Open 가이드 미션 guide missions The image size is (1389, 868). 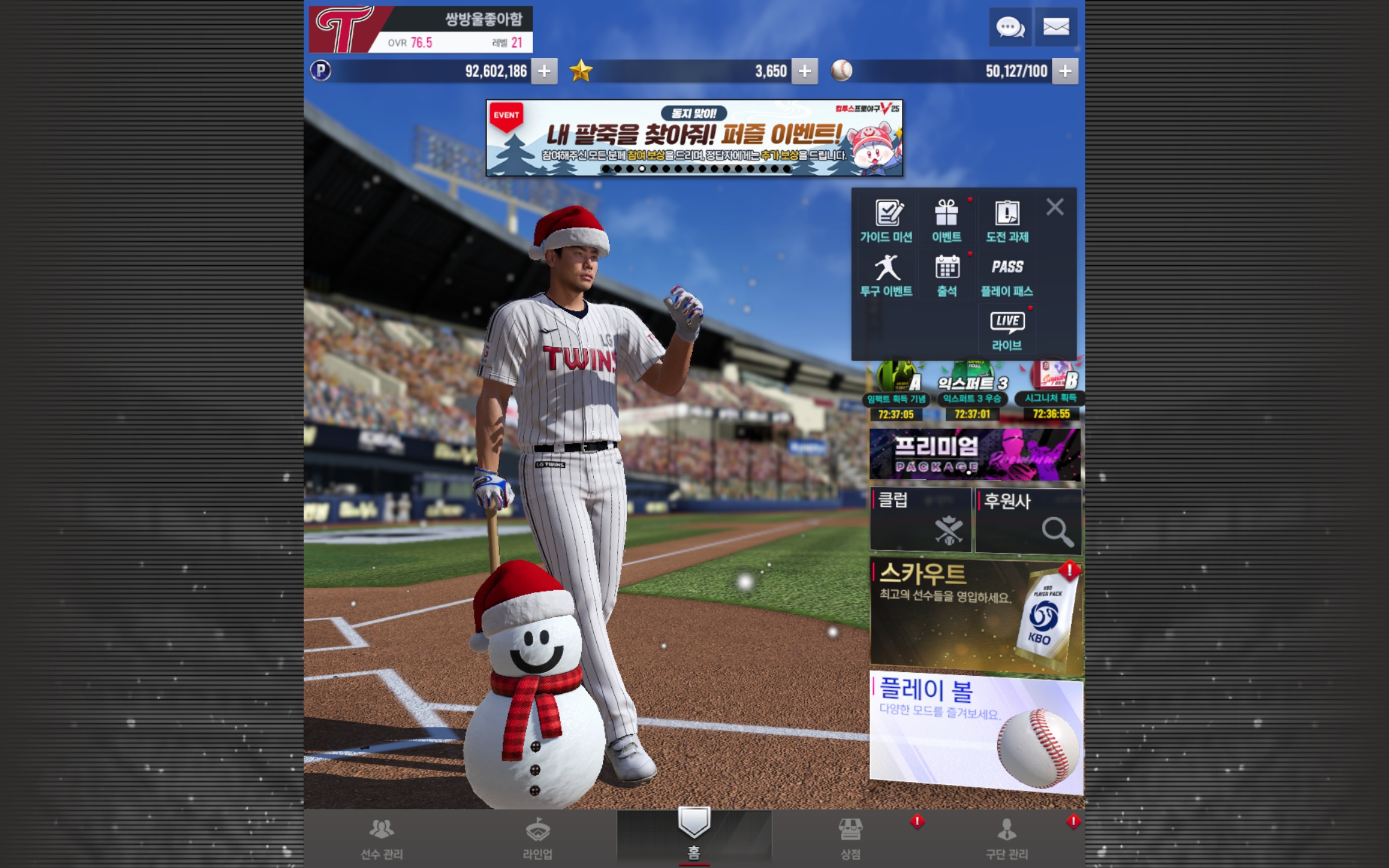coord(886,221)
